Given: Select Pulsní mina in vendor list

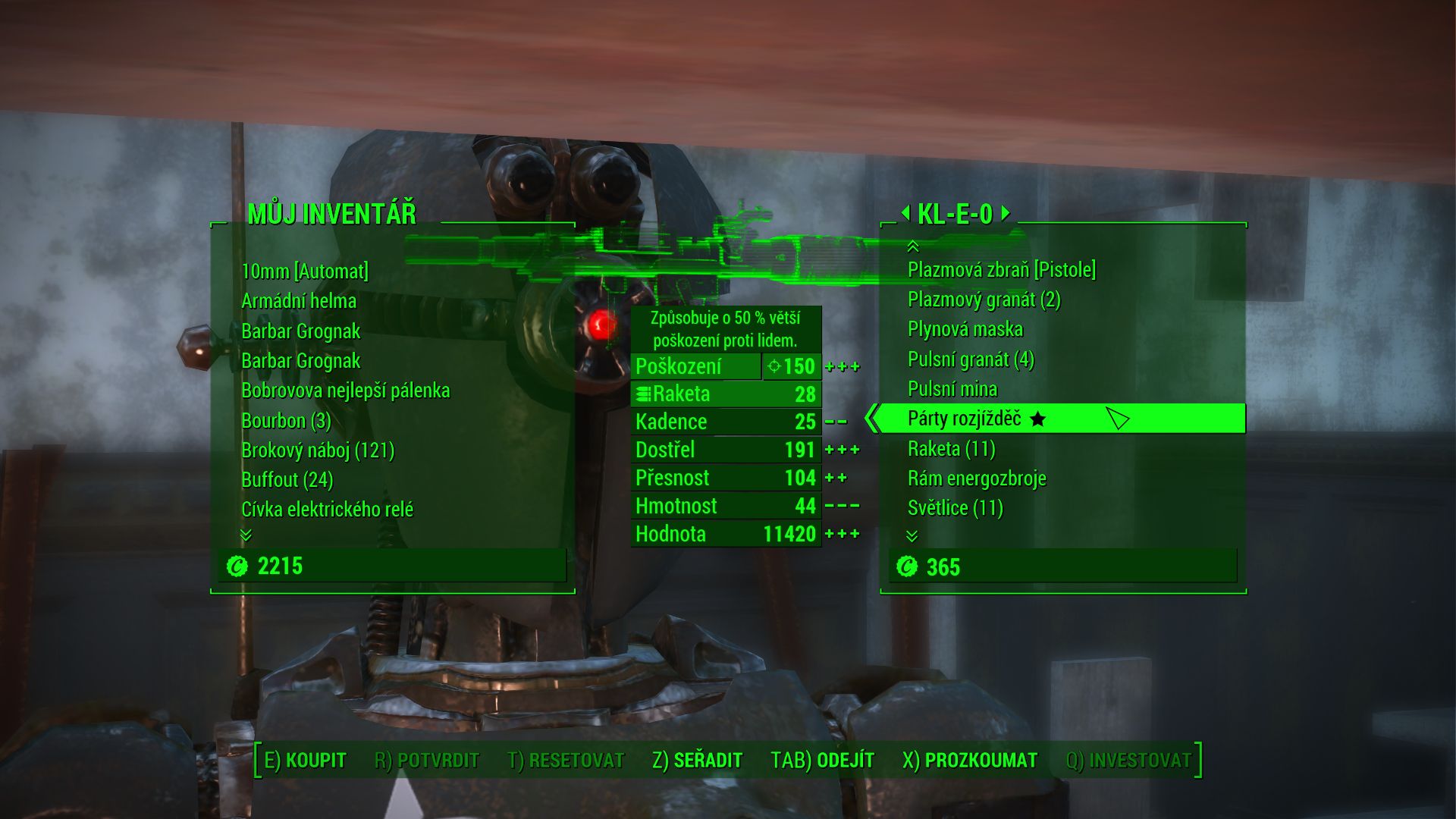Looking at the screenshot, I should click(952, 389).
